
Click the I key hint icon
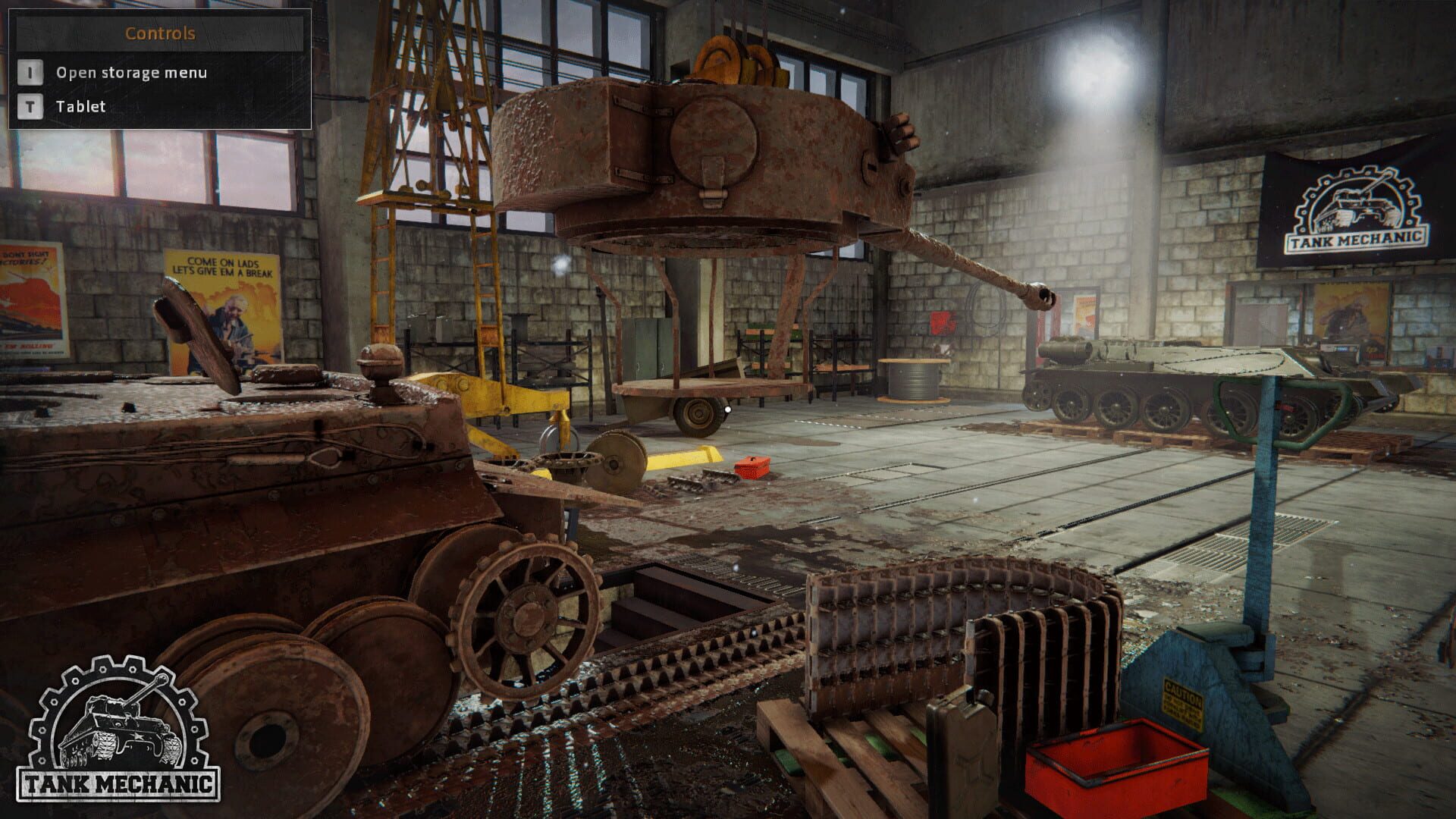click(29, 74)
